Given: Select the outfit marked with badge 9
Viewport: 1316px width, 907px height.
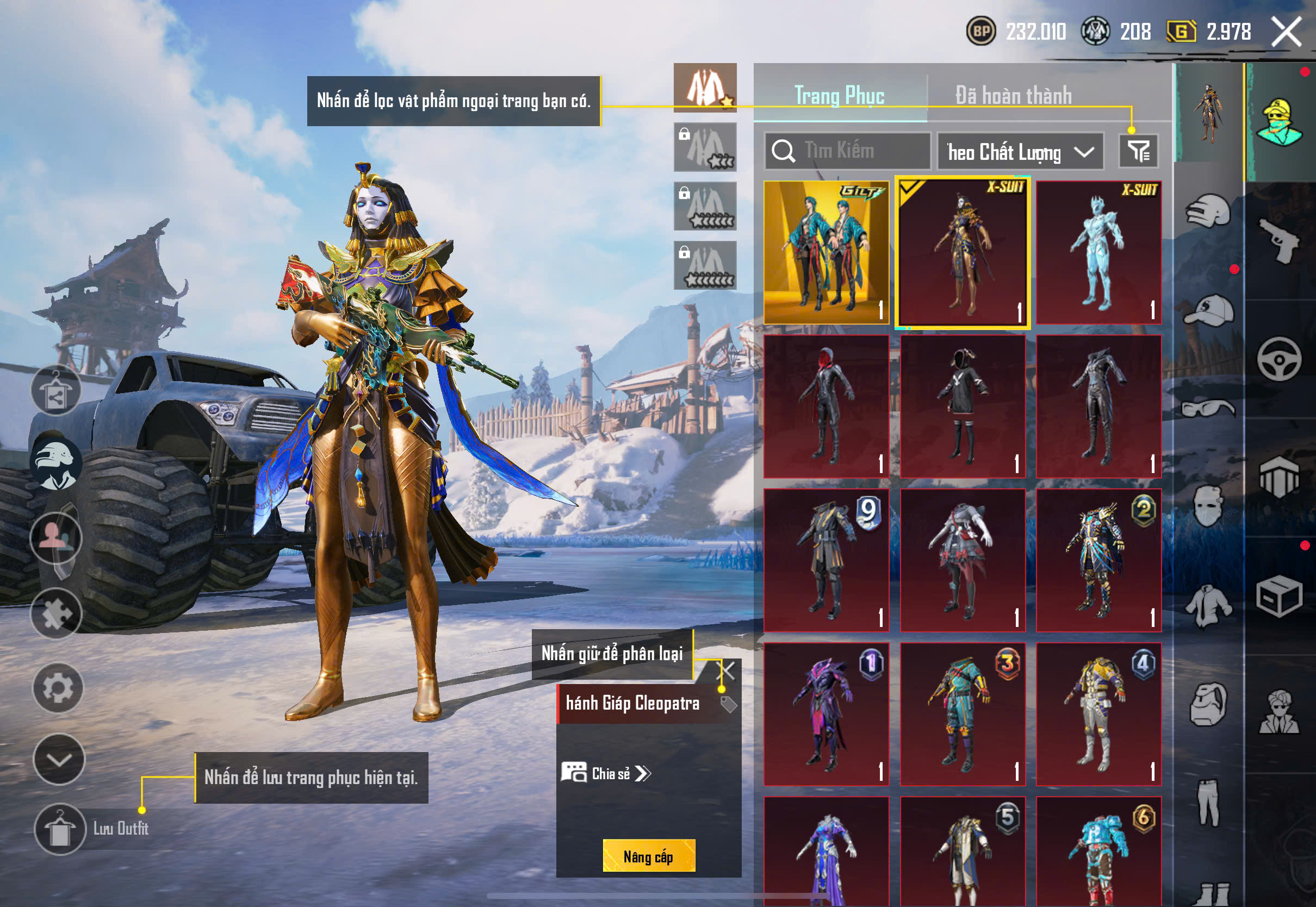Looking at the screenshot, I should (x=826, y=560).
